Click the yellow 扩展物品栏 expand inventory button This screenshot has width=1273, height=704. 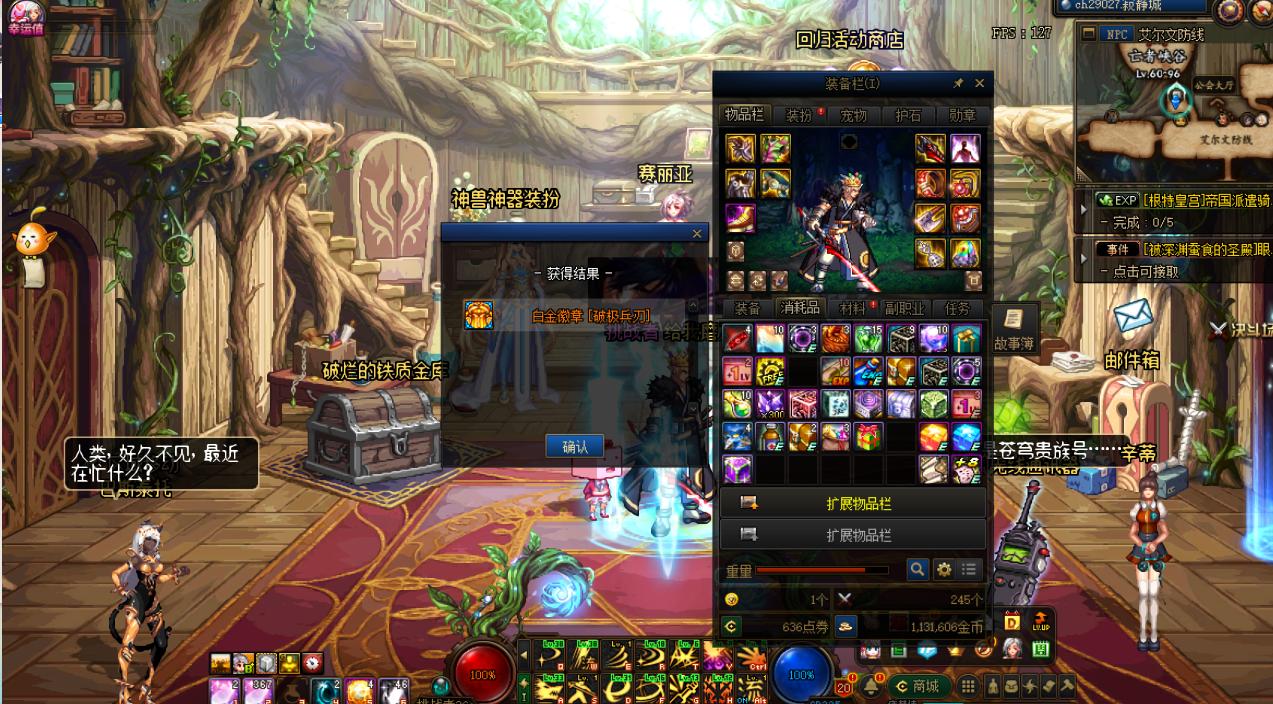[x=853, y=504]
